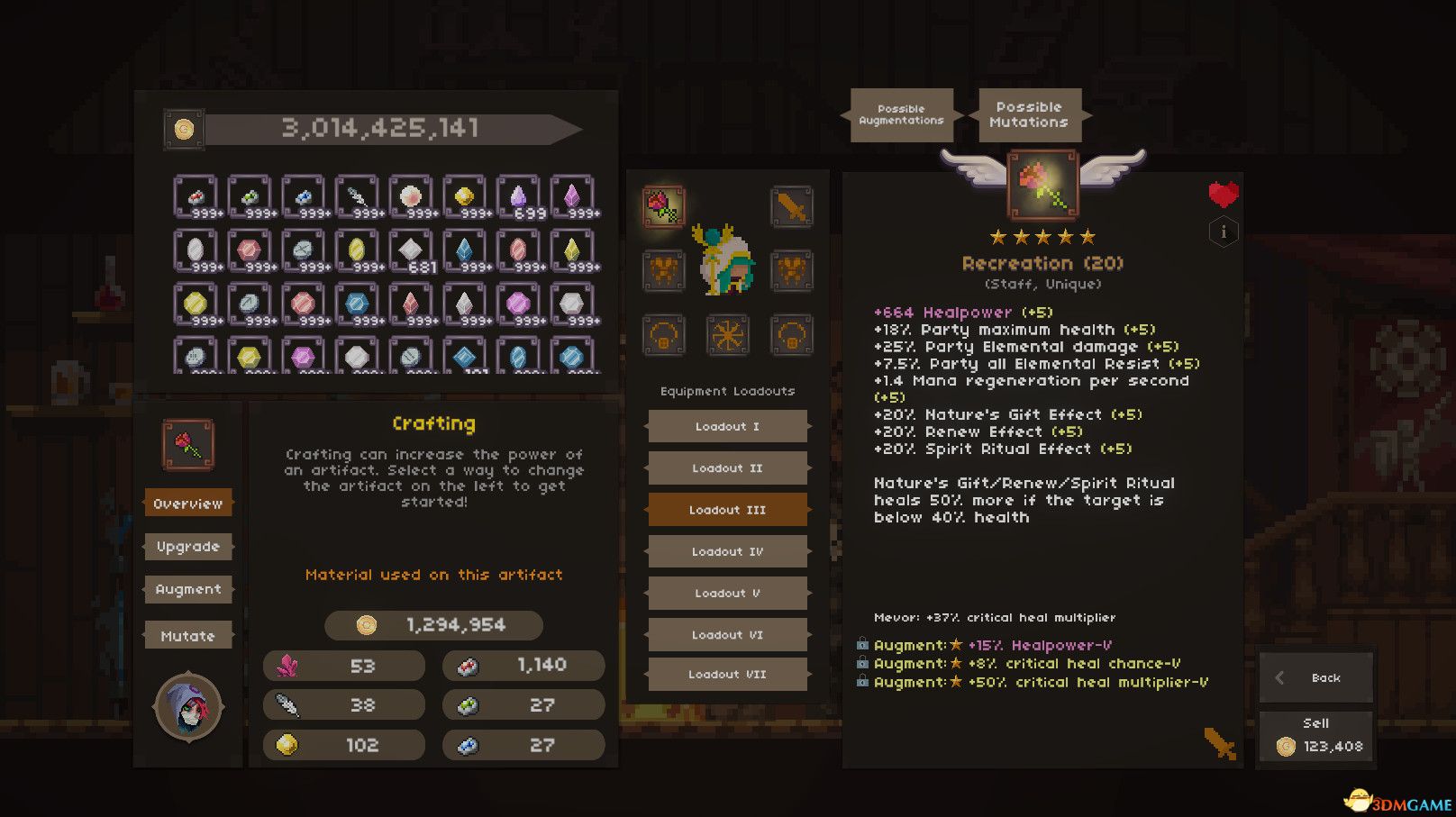
Task: Choose Loadout V
Action: click(x=727, y=594)
